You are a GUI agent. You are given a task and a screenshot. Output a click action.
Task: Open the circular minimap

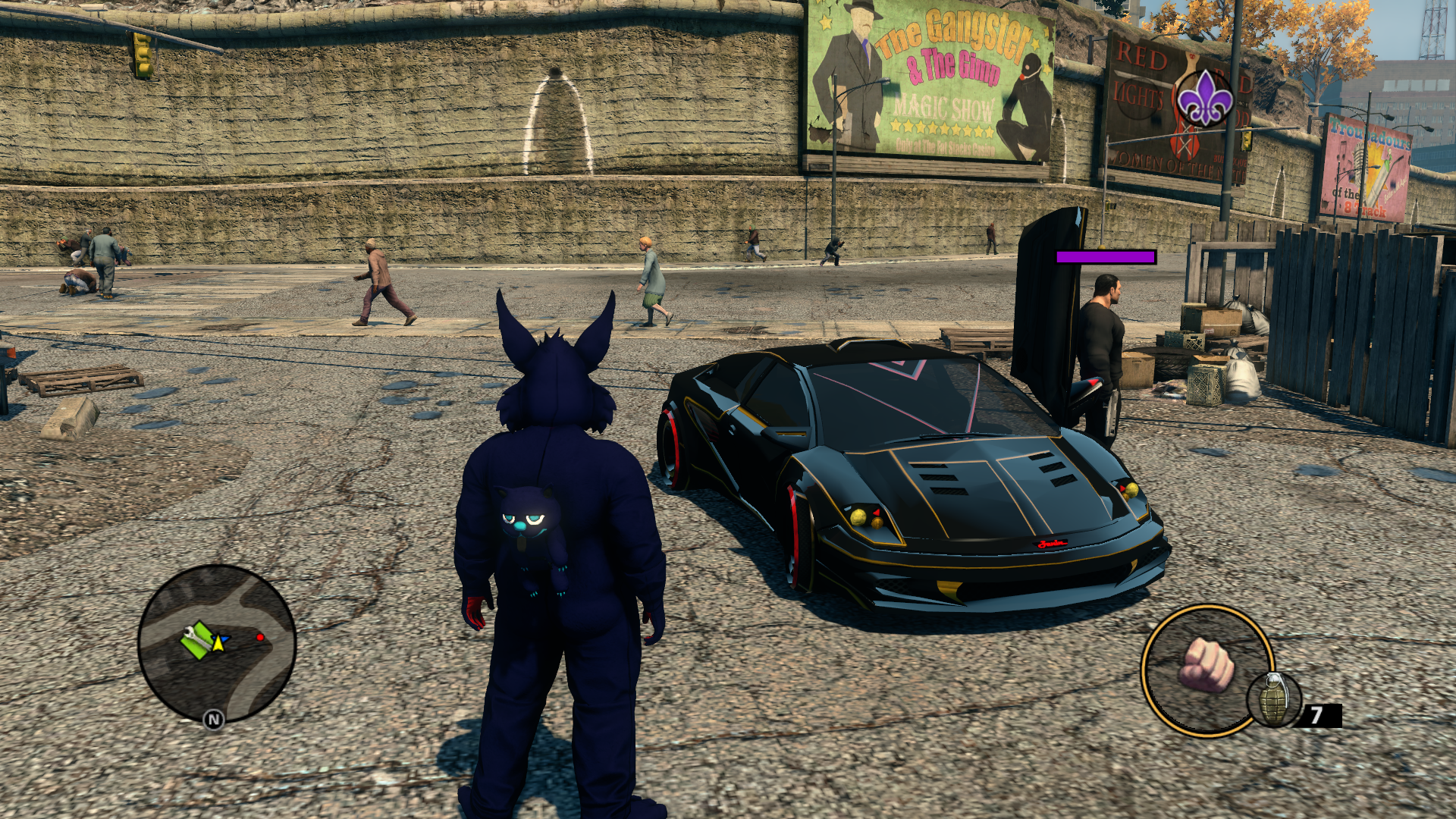coord(217,644)
